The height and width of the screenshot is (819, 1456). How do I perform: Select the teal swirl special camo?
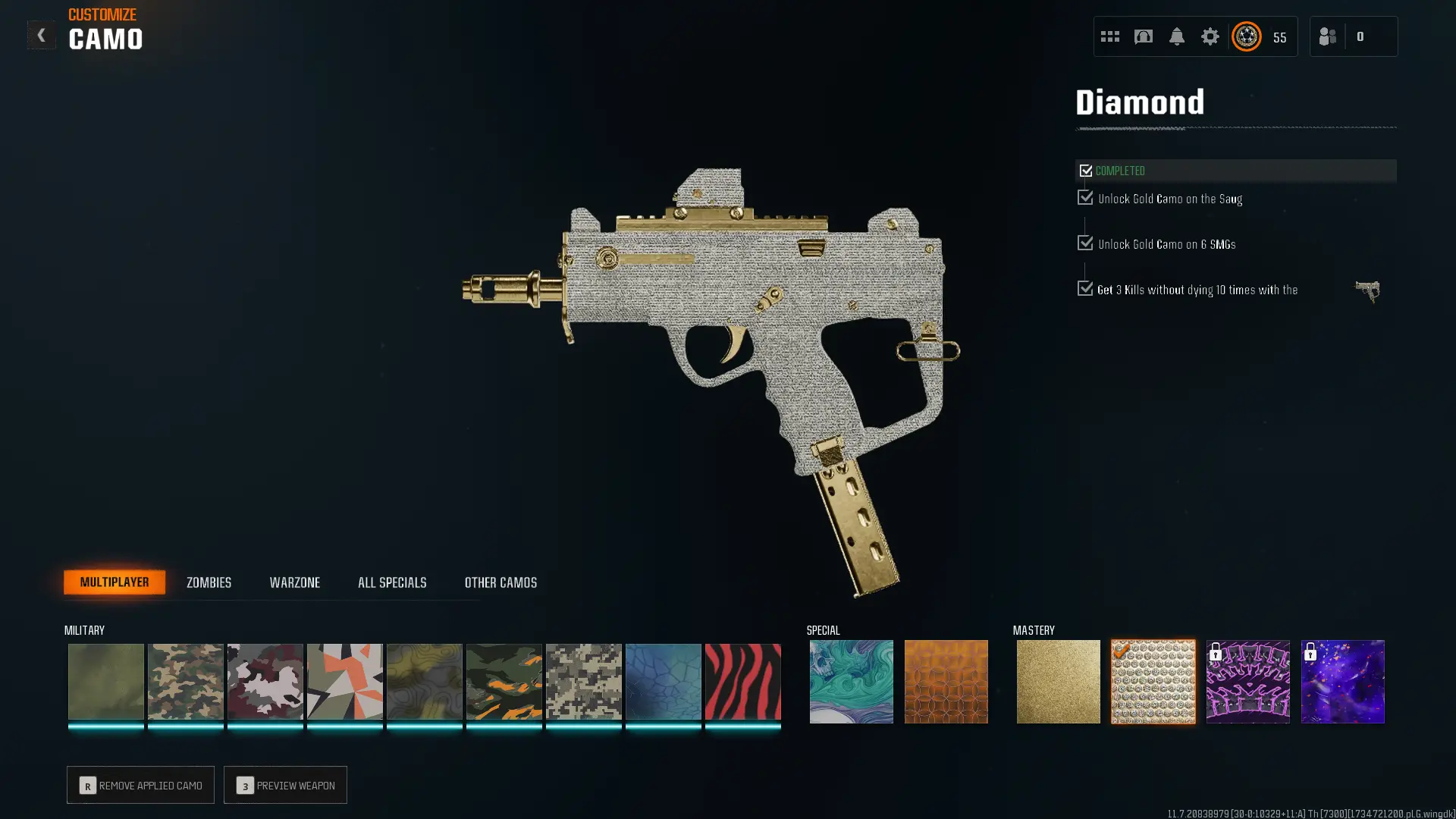pos(851,682)
